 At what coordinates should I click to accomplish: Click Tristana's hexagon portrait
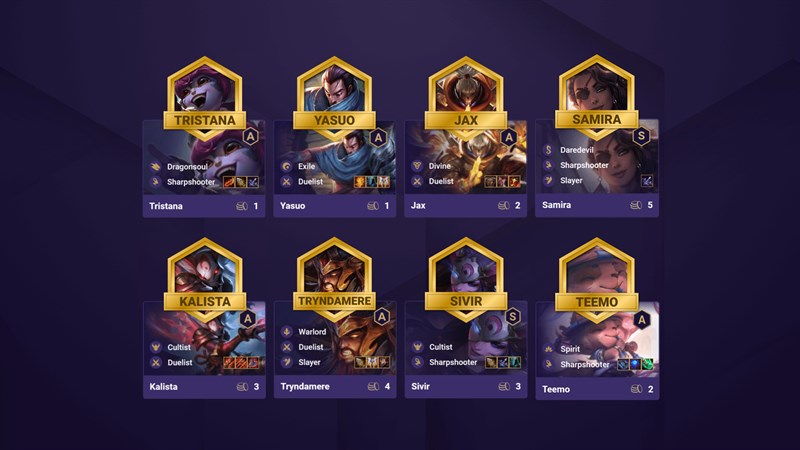[x=204, y=85]
